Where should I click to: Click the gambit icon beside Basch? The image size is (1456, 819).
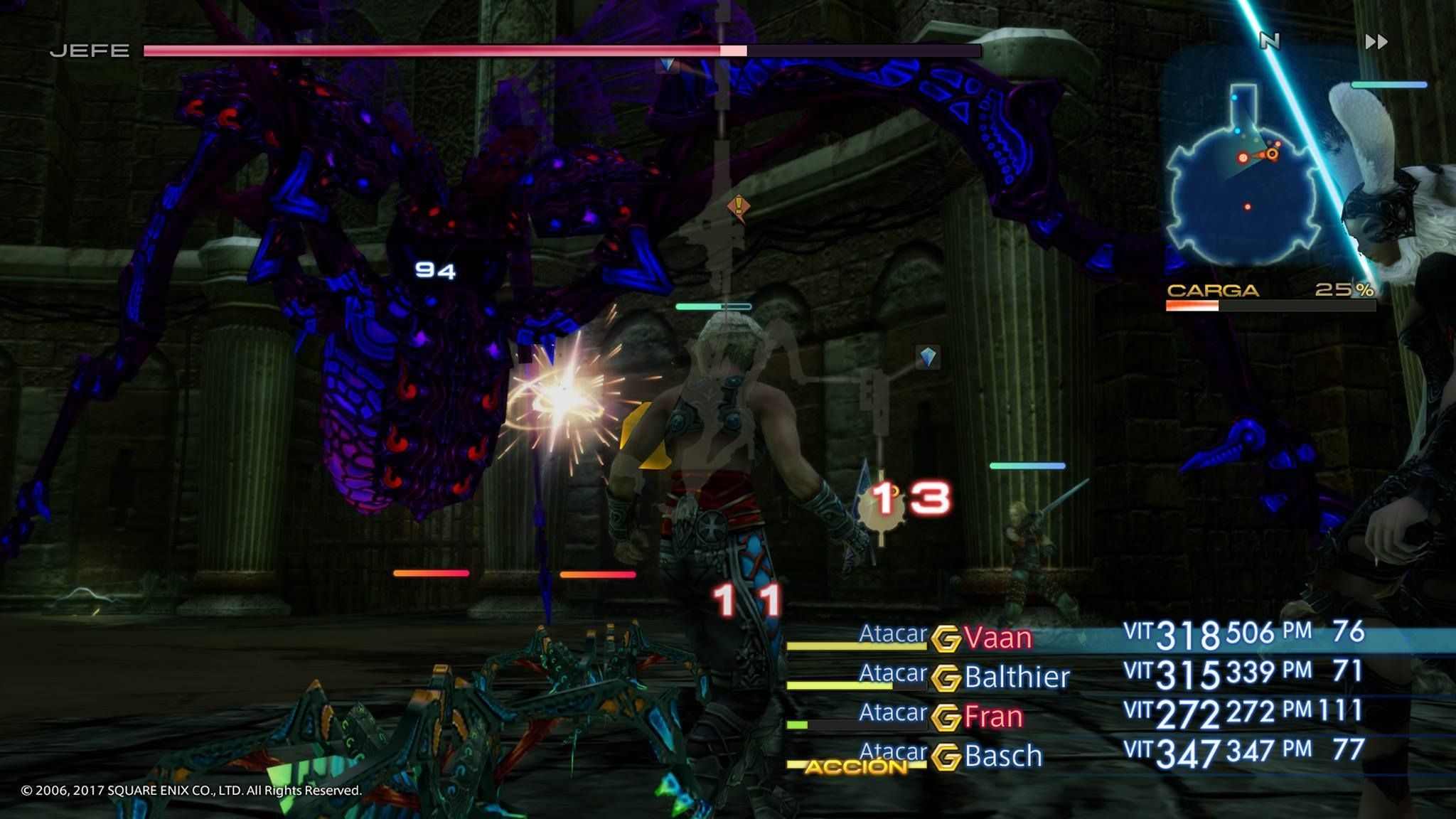click(946, 756)
